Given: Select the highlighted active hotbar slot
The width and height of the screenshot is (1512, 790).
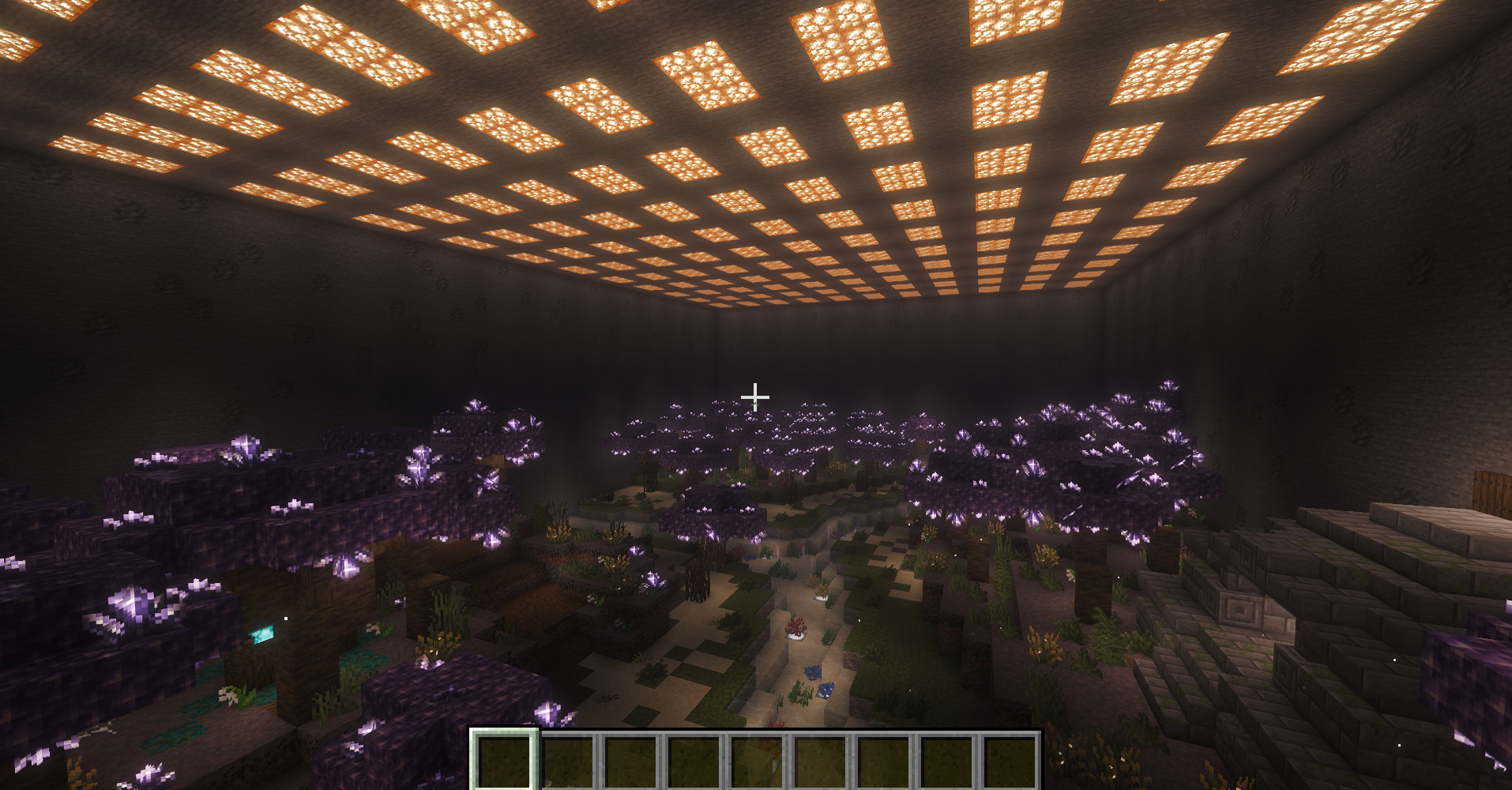Looking at the screenshot, I should coord(505,761).
